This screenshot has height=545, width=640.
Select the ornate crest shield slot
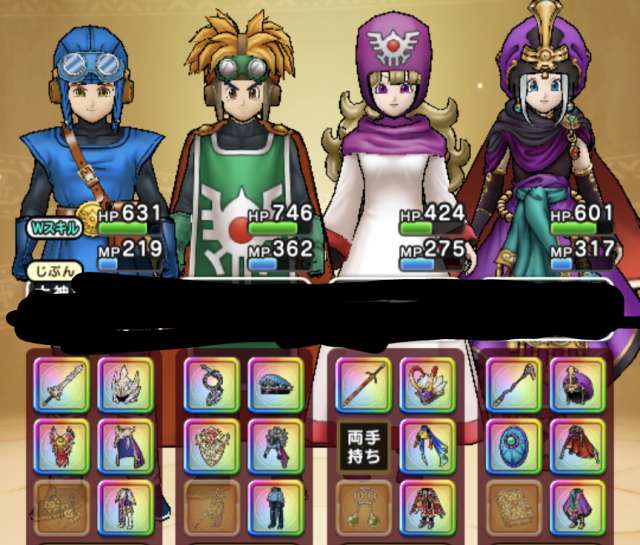[x=211, y=445]
